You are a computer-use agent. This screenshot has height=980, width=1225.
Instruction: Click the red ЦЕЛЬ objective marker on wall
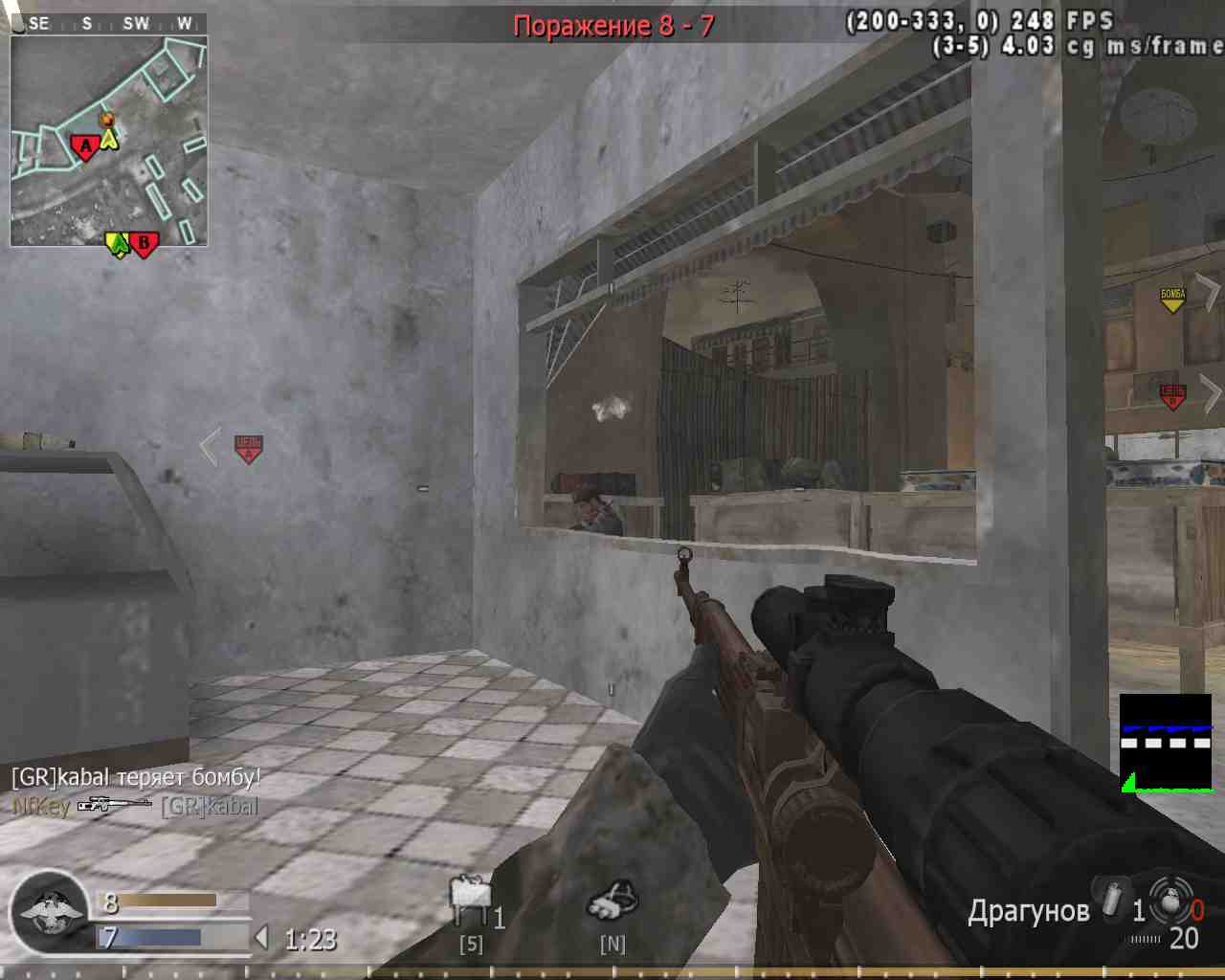click(x=246, y=446)
